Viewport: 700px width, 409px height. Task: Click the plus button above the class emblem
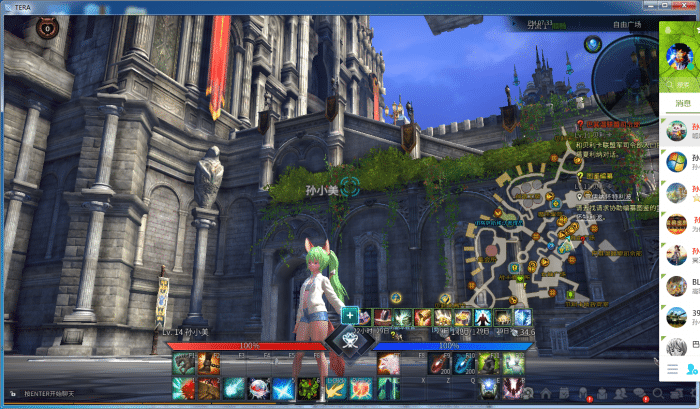350,315
